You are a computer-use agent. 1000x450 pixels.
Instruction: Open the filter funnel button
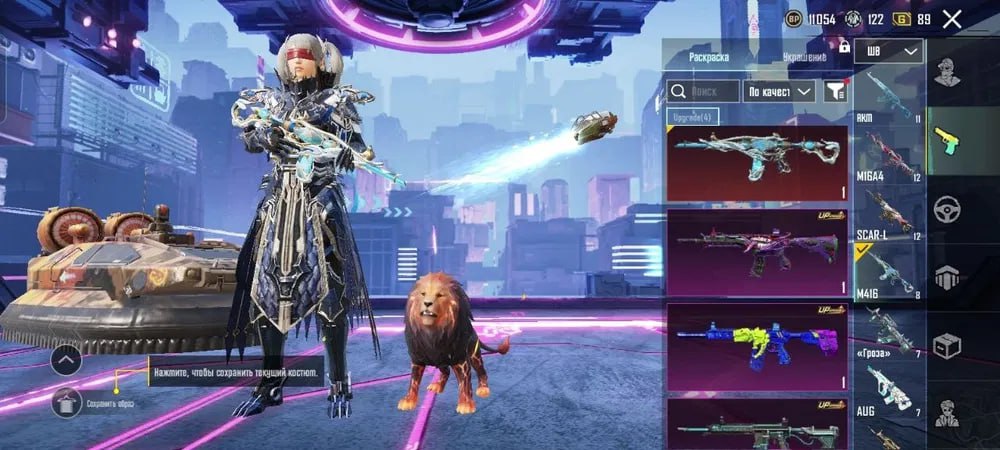click(834, 91)
